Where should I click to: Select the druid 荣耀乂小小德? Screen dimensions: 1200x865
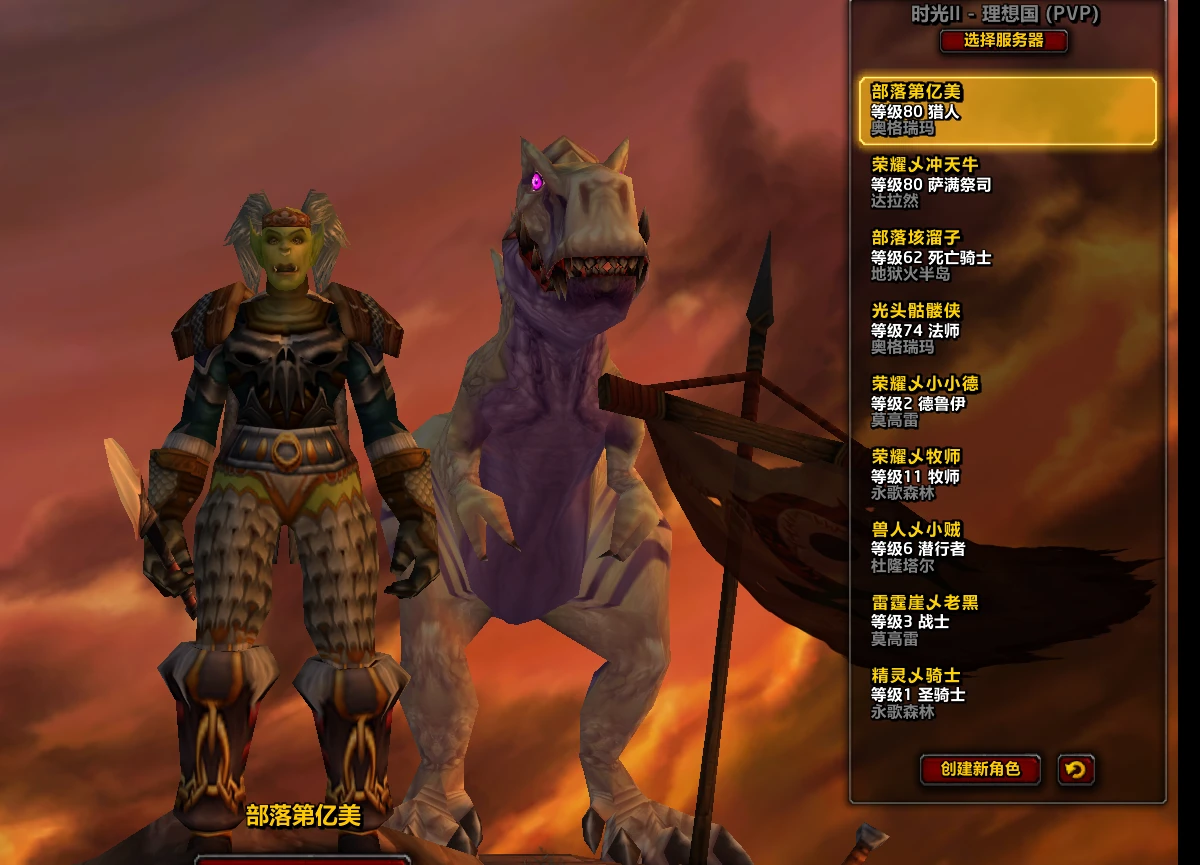[x=1007, y=402]
